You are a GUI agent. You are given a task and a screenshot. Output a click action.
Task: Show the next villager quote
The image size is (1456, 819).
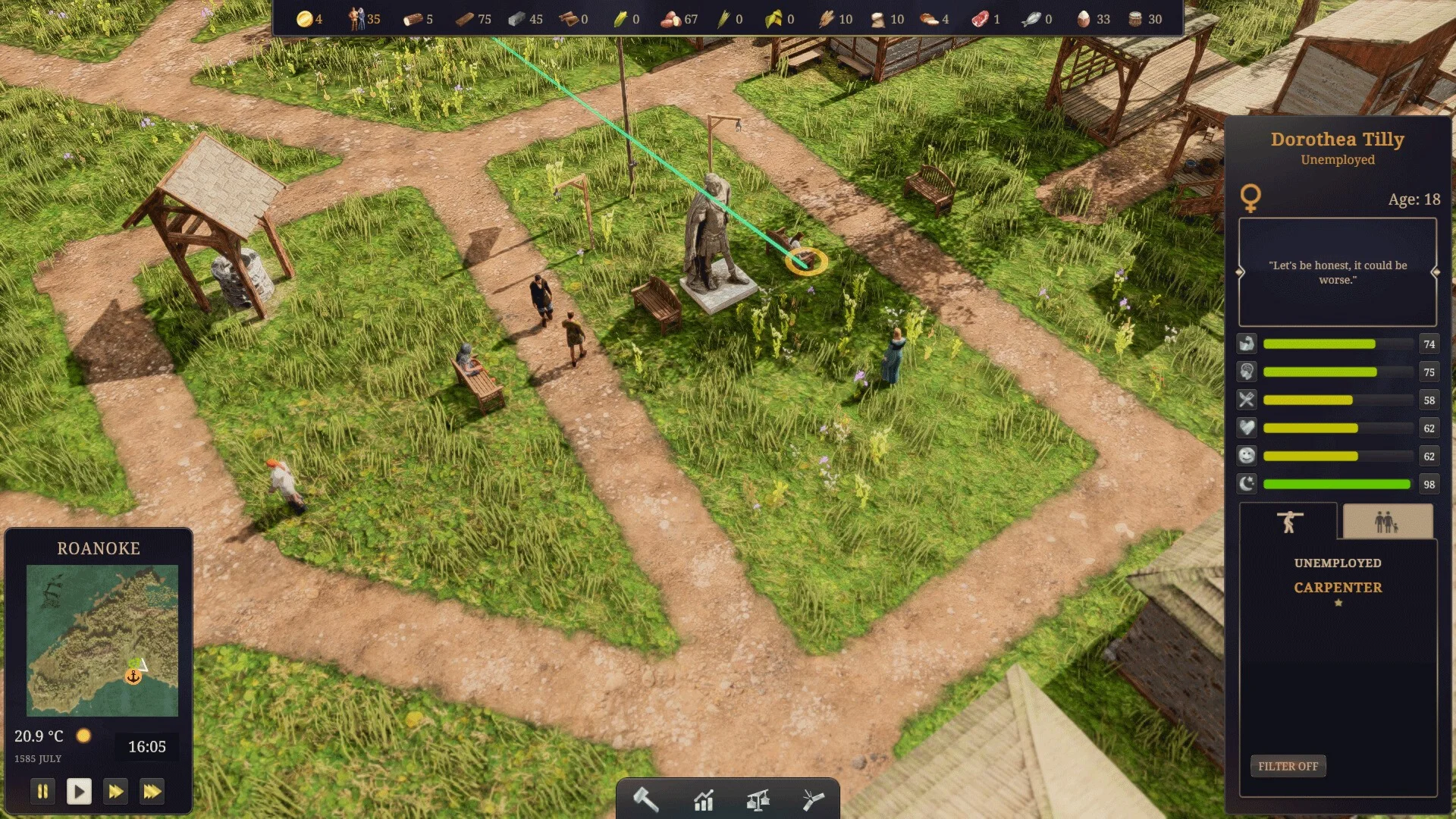tap(1435, 272)
